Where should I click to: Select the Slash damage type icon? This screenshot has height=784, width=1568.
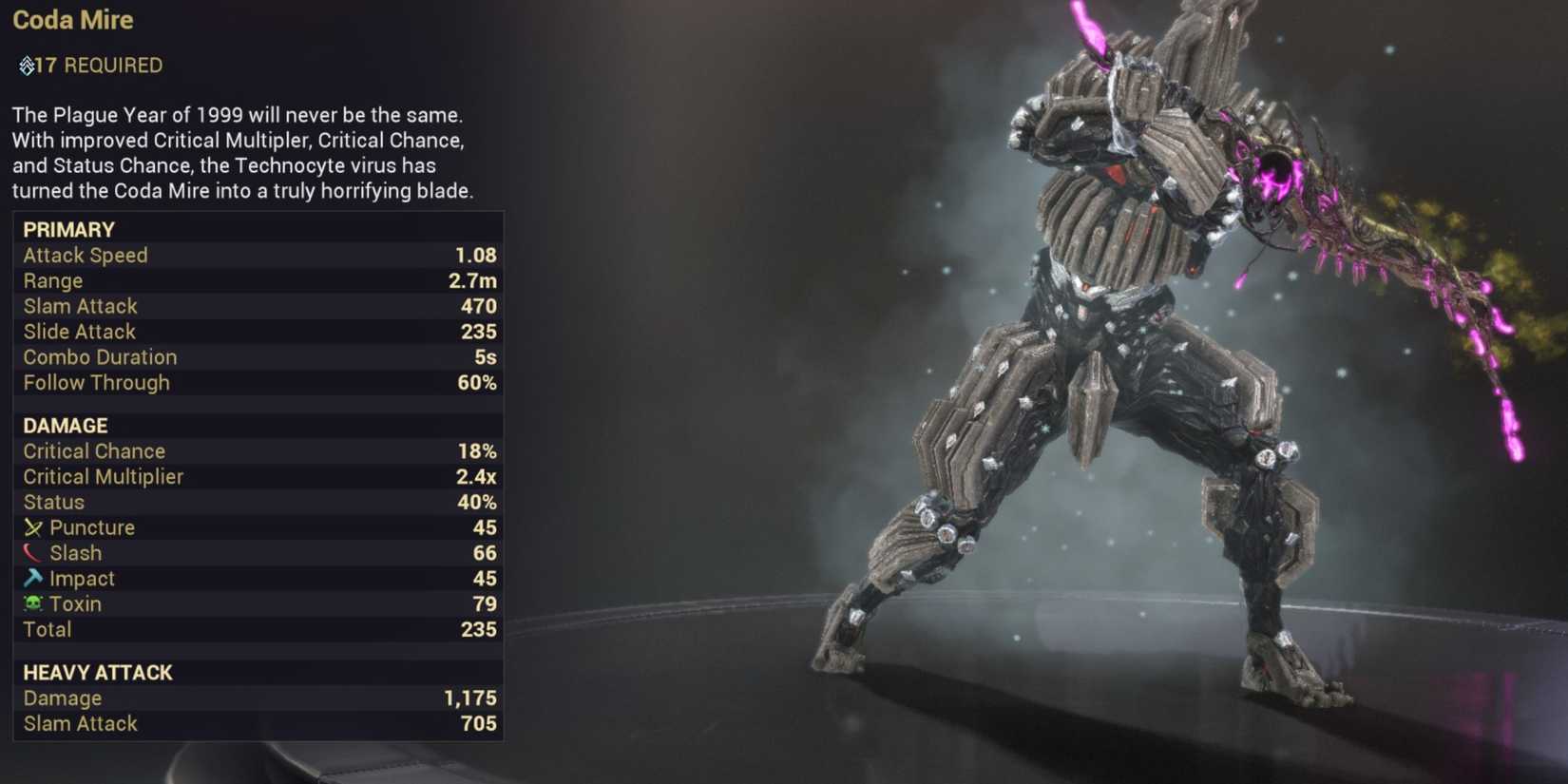click(x=32, y=552)
